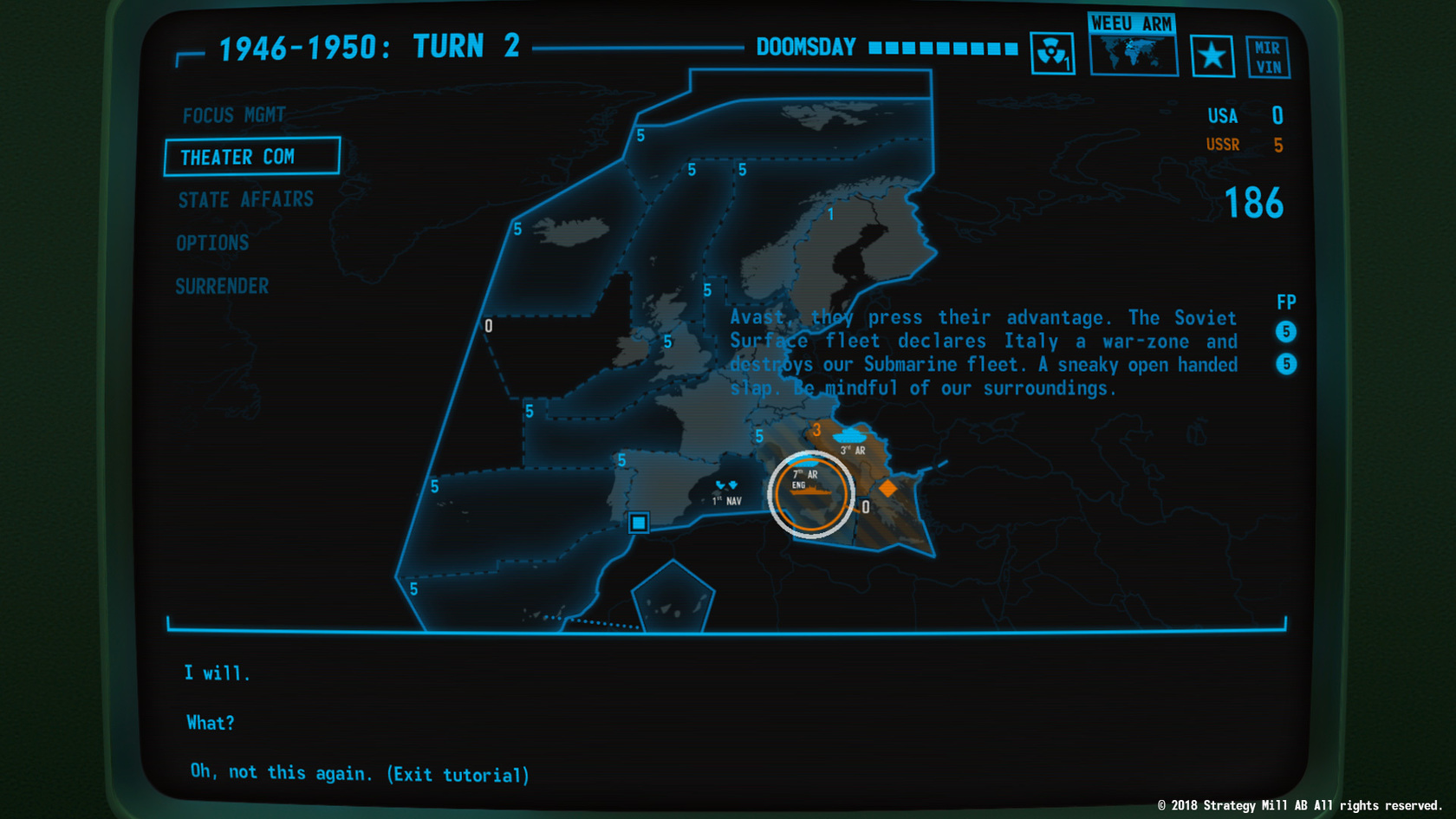The image size is (1456, 819).
Task: Click the lower FP token showing 5
Action: coord(1285,365)
